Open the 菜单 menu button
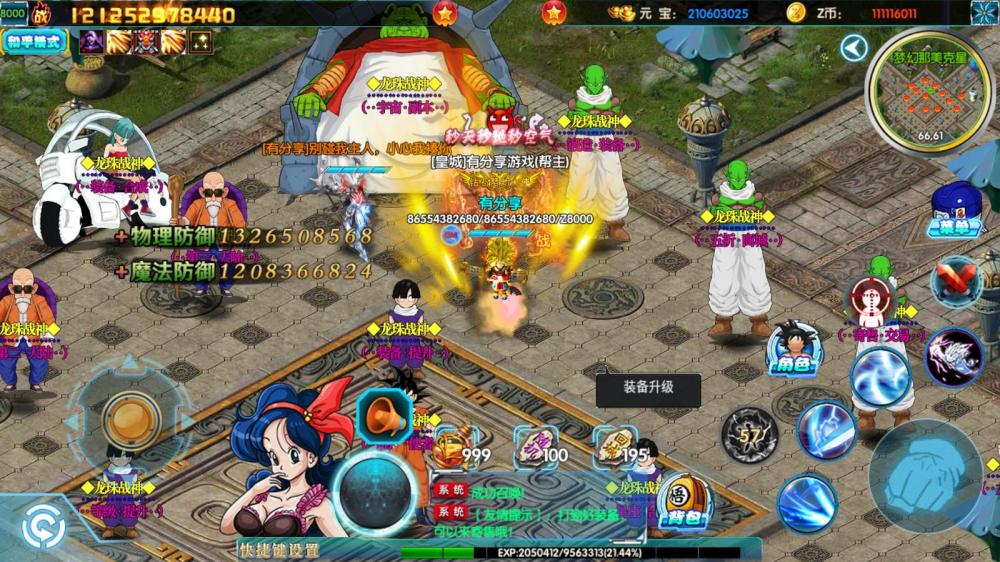Screen dimensions: 1000x562 click(955, 212)
